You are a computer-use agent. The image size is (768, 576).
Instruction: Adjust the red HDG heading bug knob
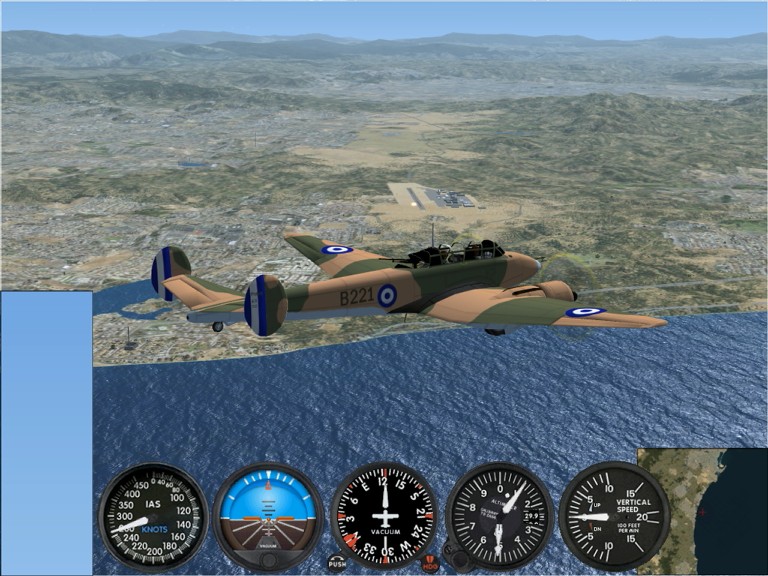[430, 563]
